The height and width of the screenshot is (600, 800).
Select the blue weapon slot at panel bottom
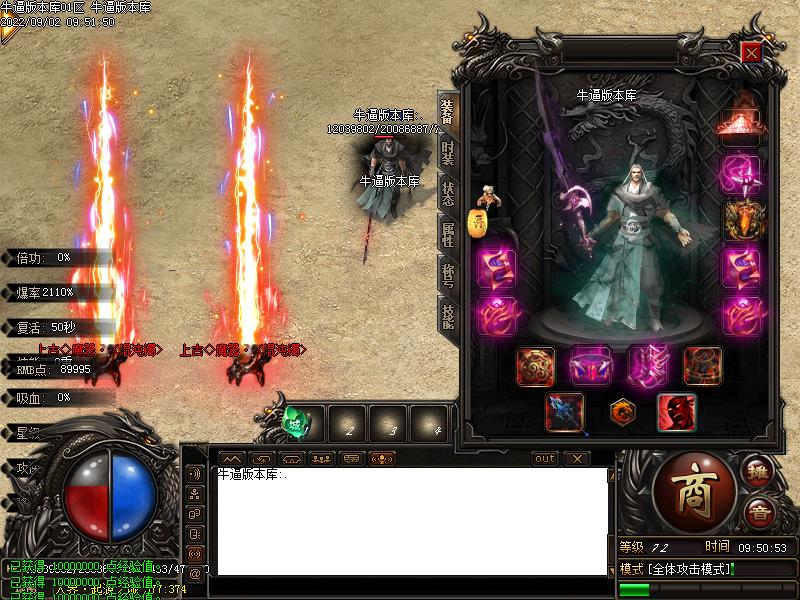pos(564,412)
